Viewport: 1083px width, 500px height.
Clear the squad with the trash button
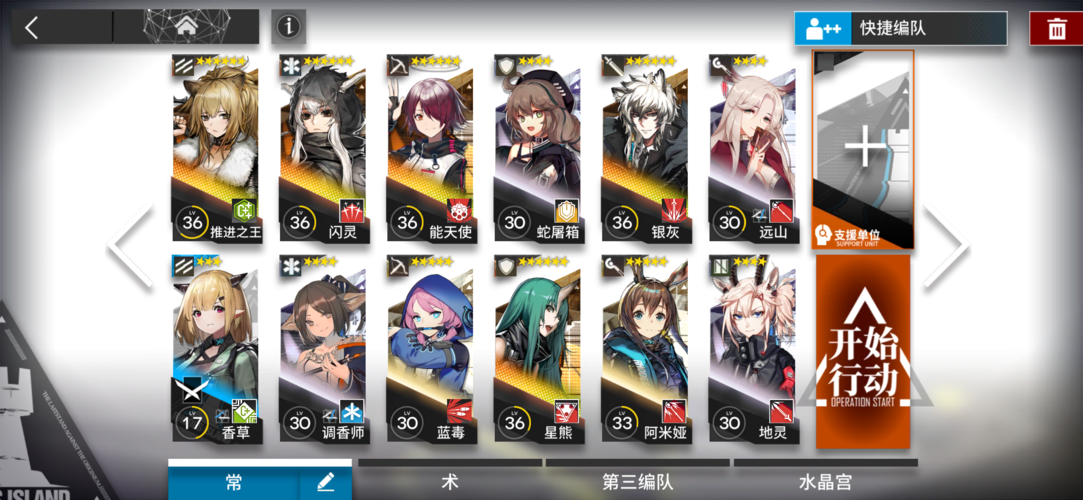pos(1056,28)
